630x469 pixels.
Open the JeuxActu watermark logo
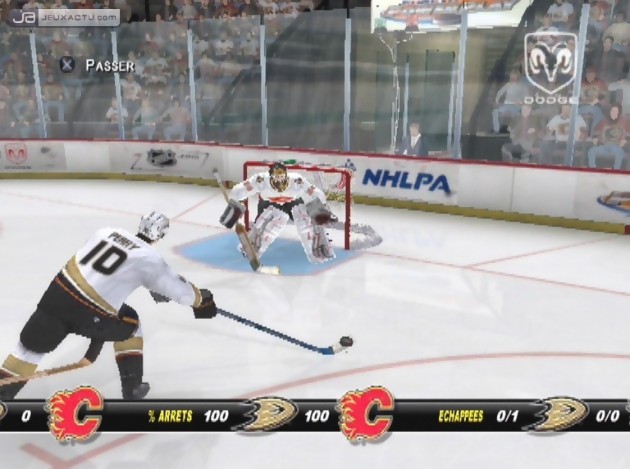65,17
